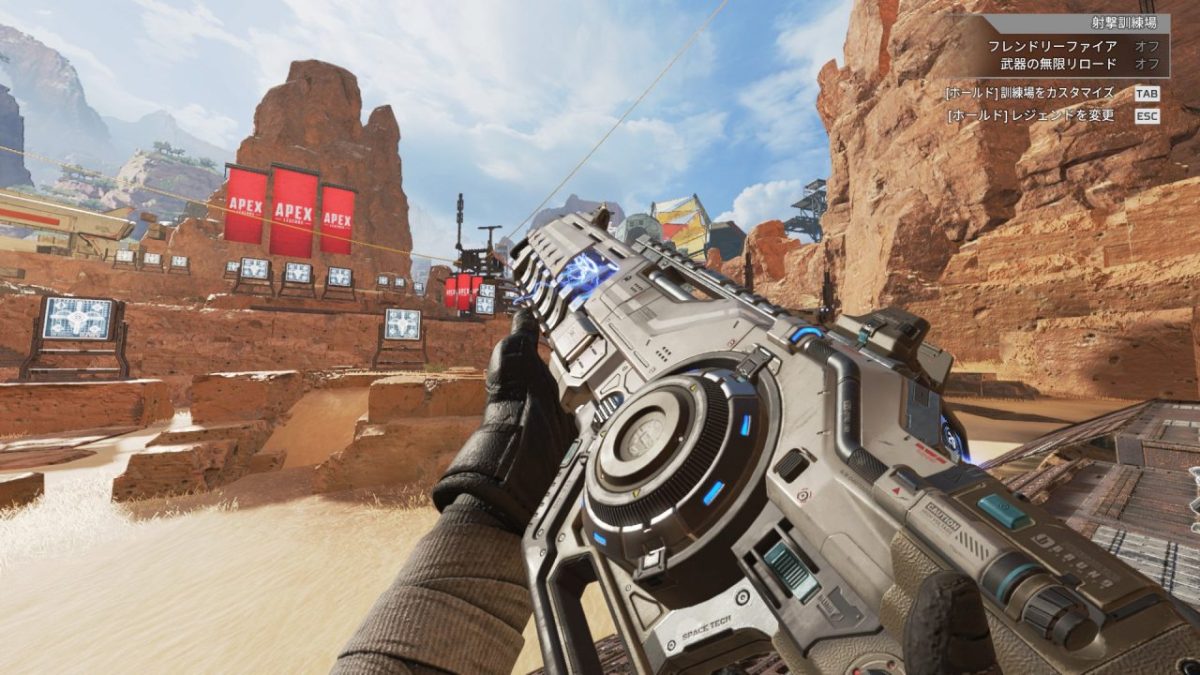Viewport: 1200px width, 675px height.
Task: Toggle the フレンドリーファイア setting
Action: [x=1146, y=46]
